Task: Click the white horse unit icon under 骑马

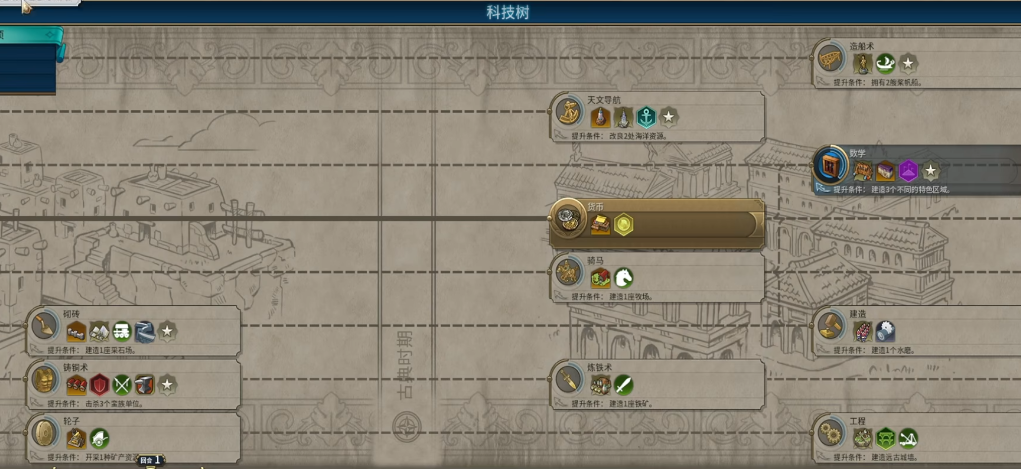Action: pos(623,278)
